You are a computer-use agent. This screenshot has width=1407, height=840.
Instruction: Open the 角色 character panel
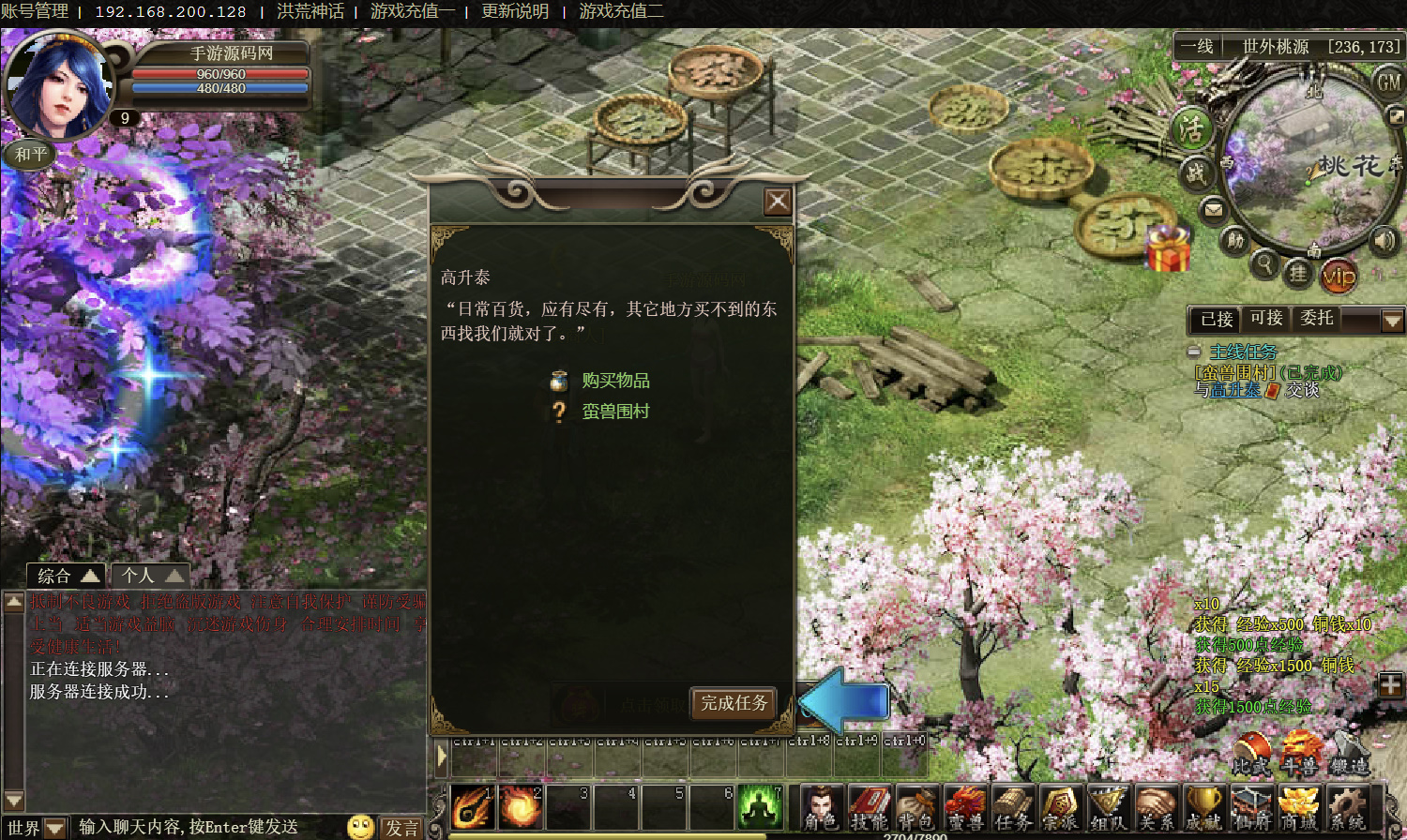pos(822,808)
